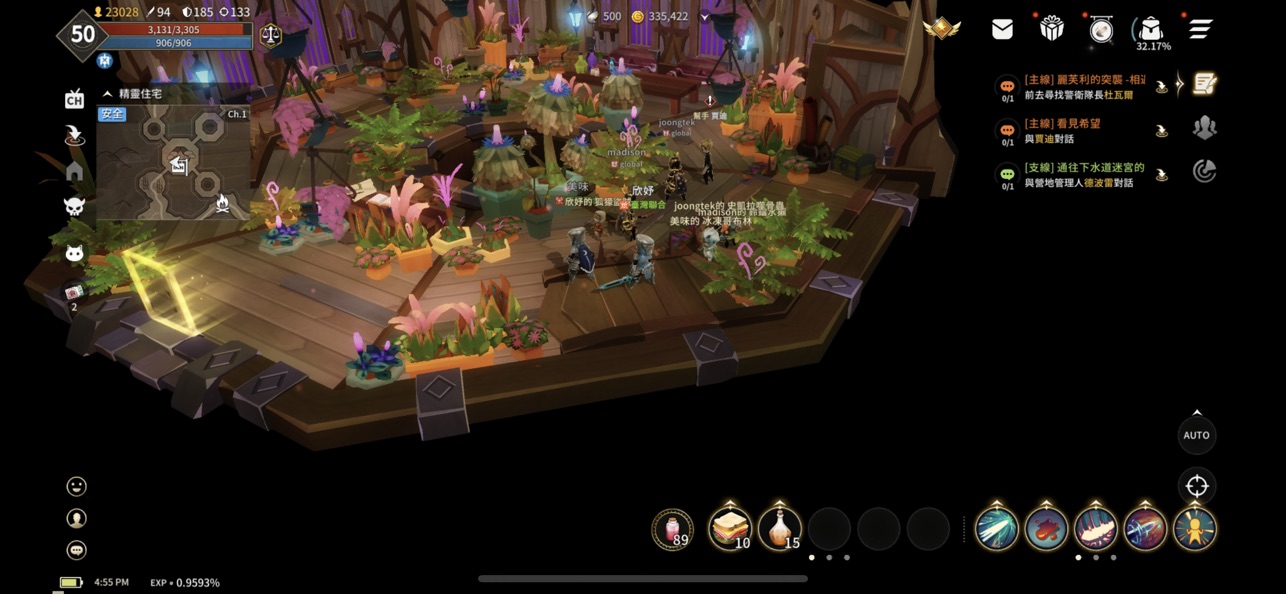Open the backpack inventory showing 32.17%

(x=1151, y=30)
